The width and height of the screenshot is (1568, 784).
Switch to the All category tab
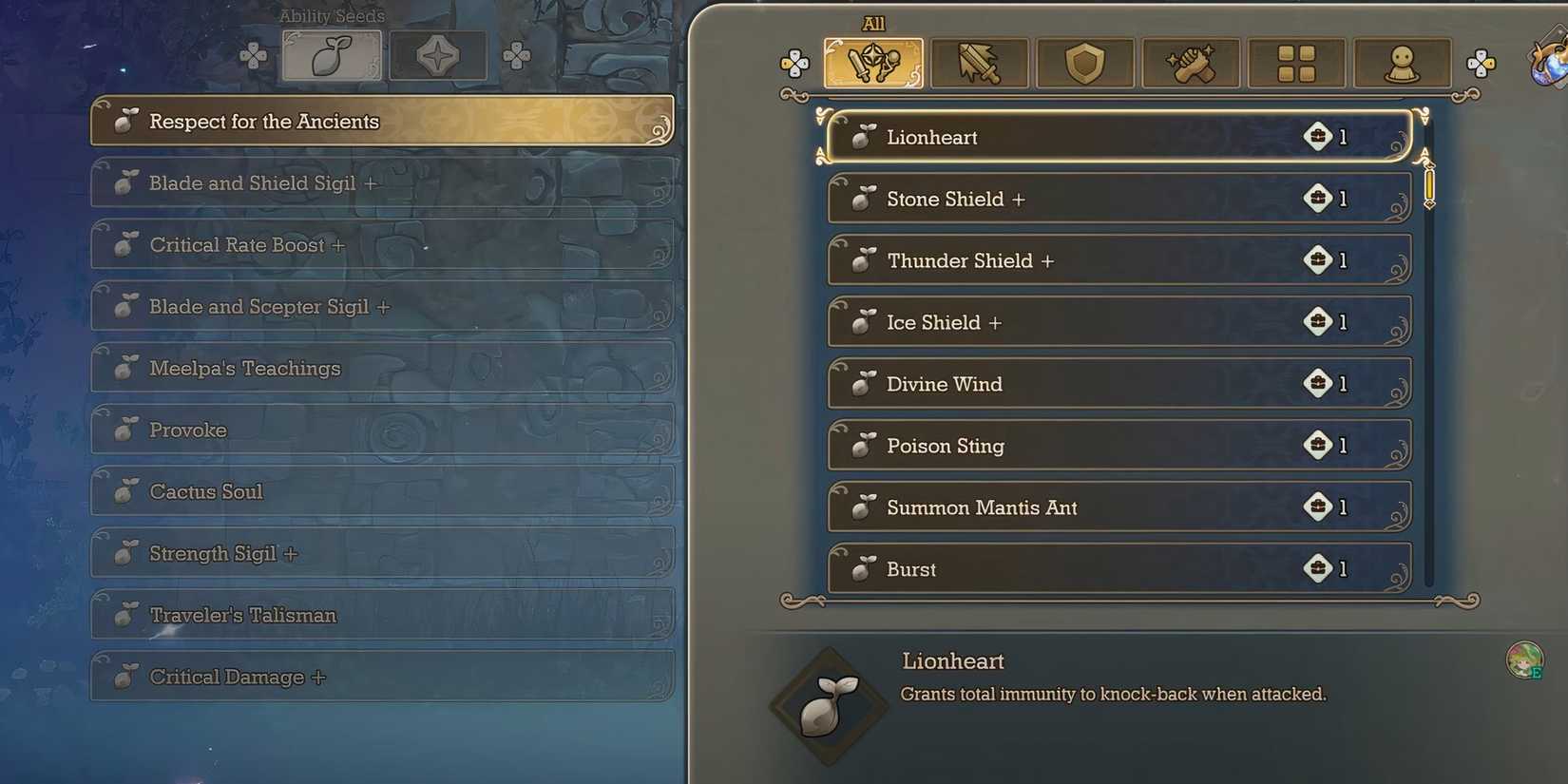[873, 63]
